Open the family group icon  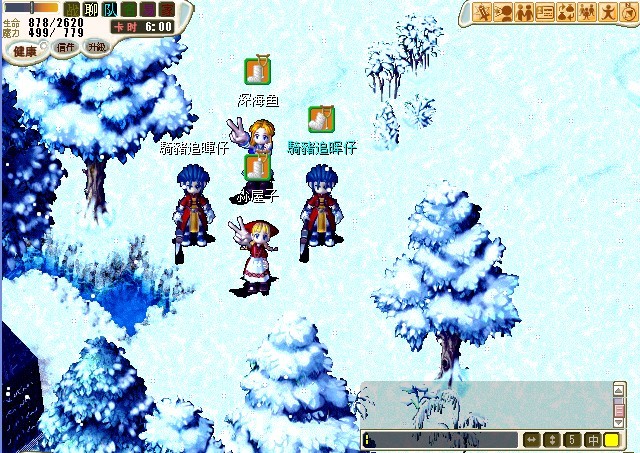pyautogui.click(x=587, y=12)
